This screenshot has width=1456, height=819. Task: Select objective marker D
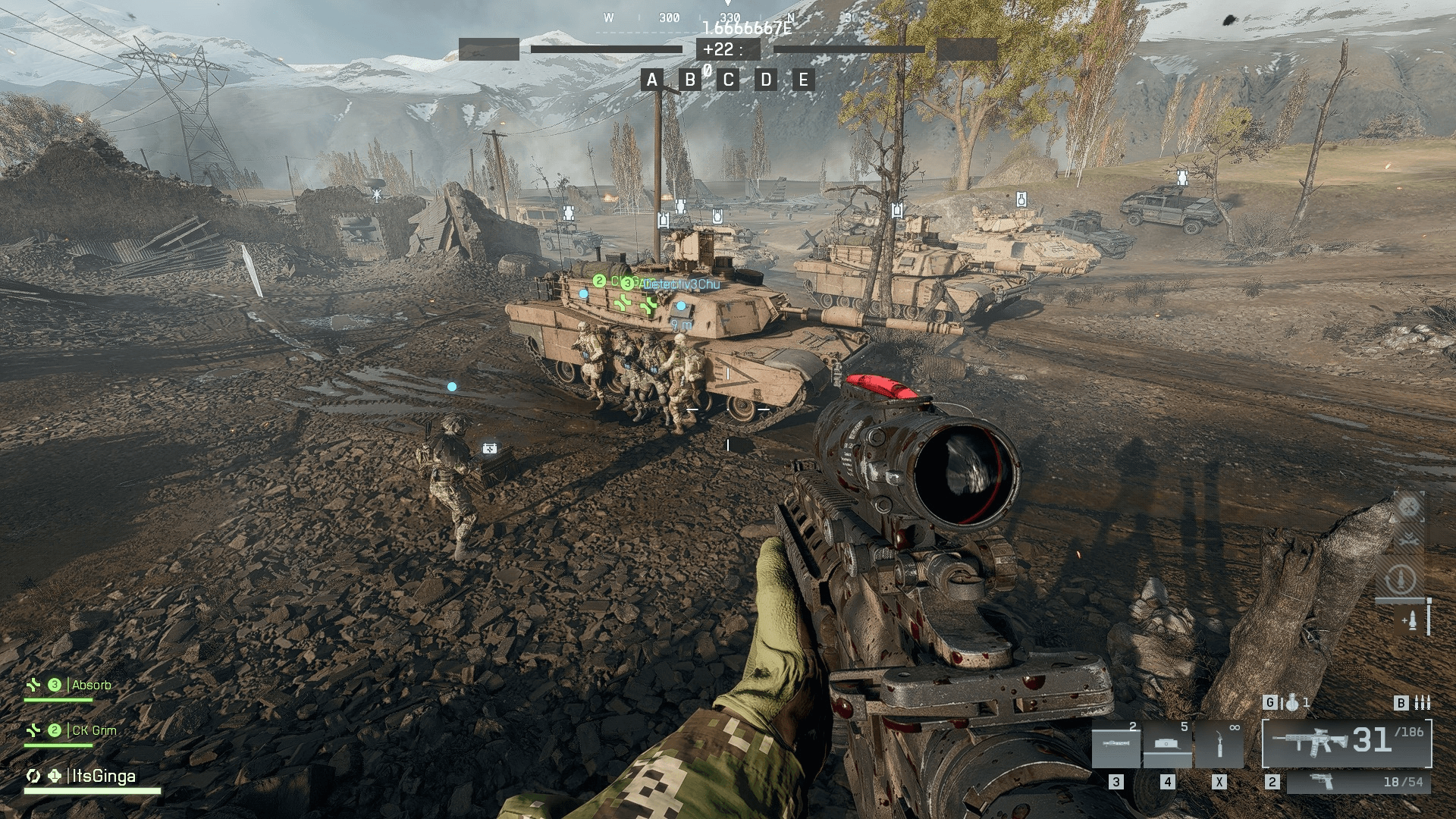point(766,80)
